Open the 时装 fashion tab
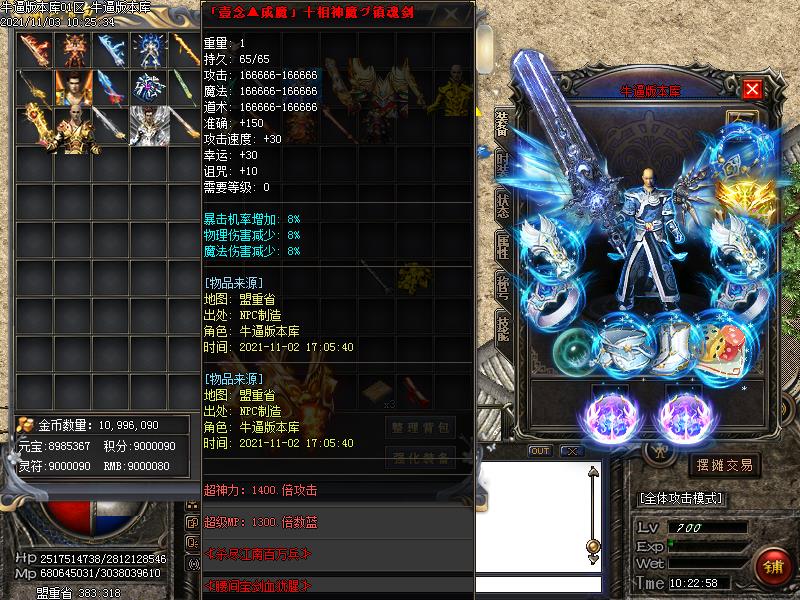 502,166
